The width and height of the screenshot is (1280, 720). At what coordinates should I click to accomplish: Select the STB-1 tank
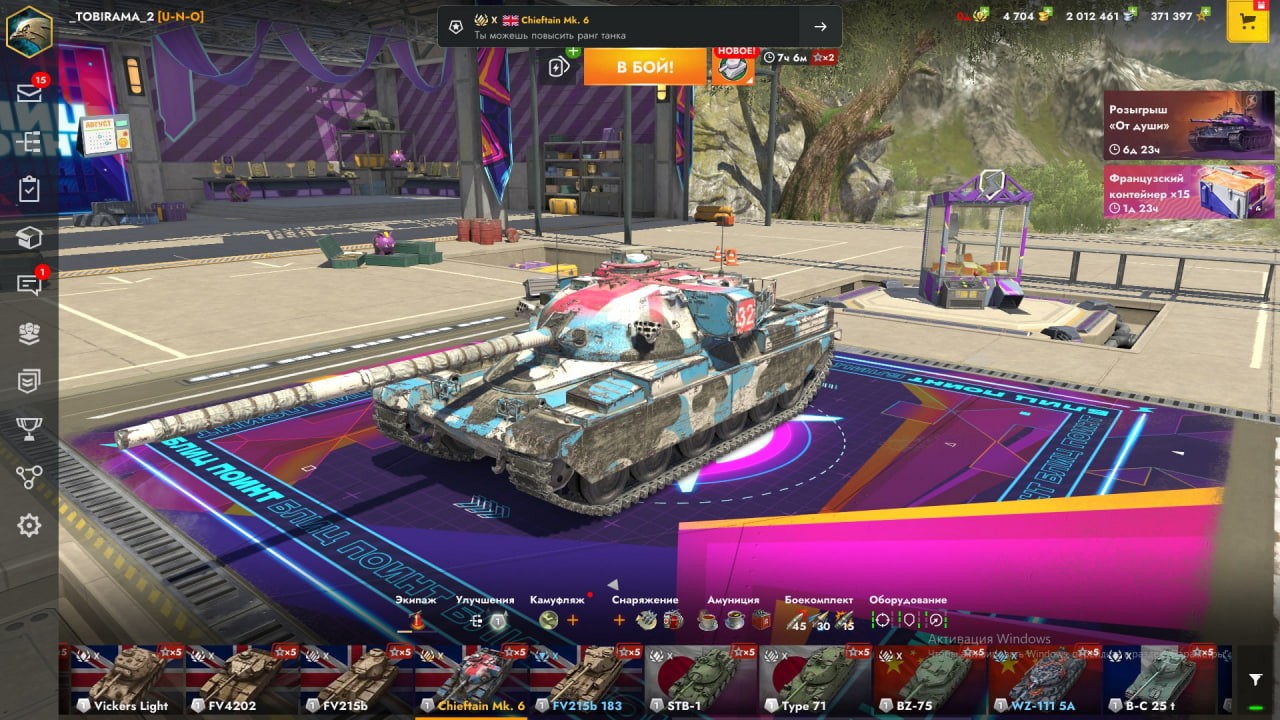coord(701,681)
